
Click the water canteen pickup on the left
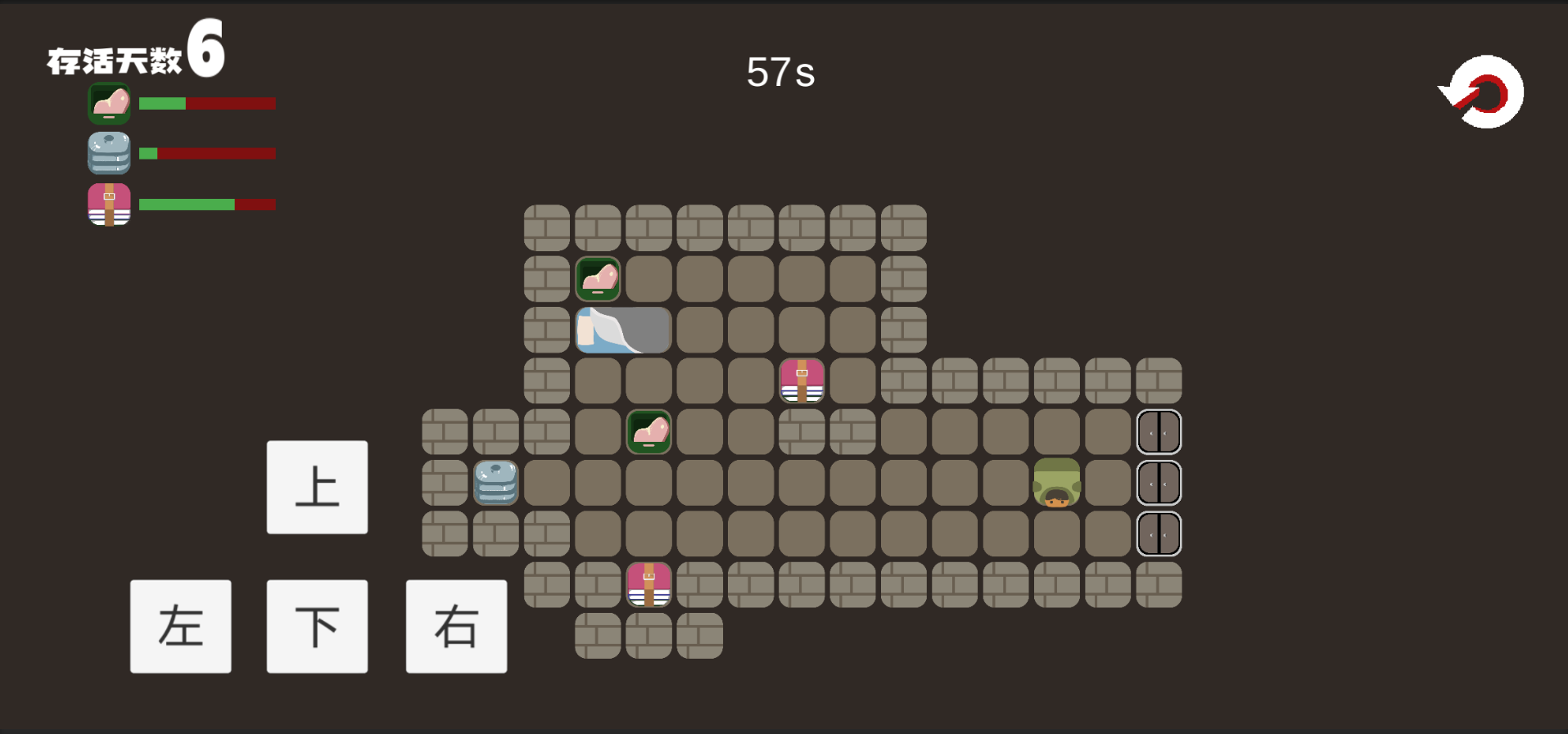496,483
